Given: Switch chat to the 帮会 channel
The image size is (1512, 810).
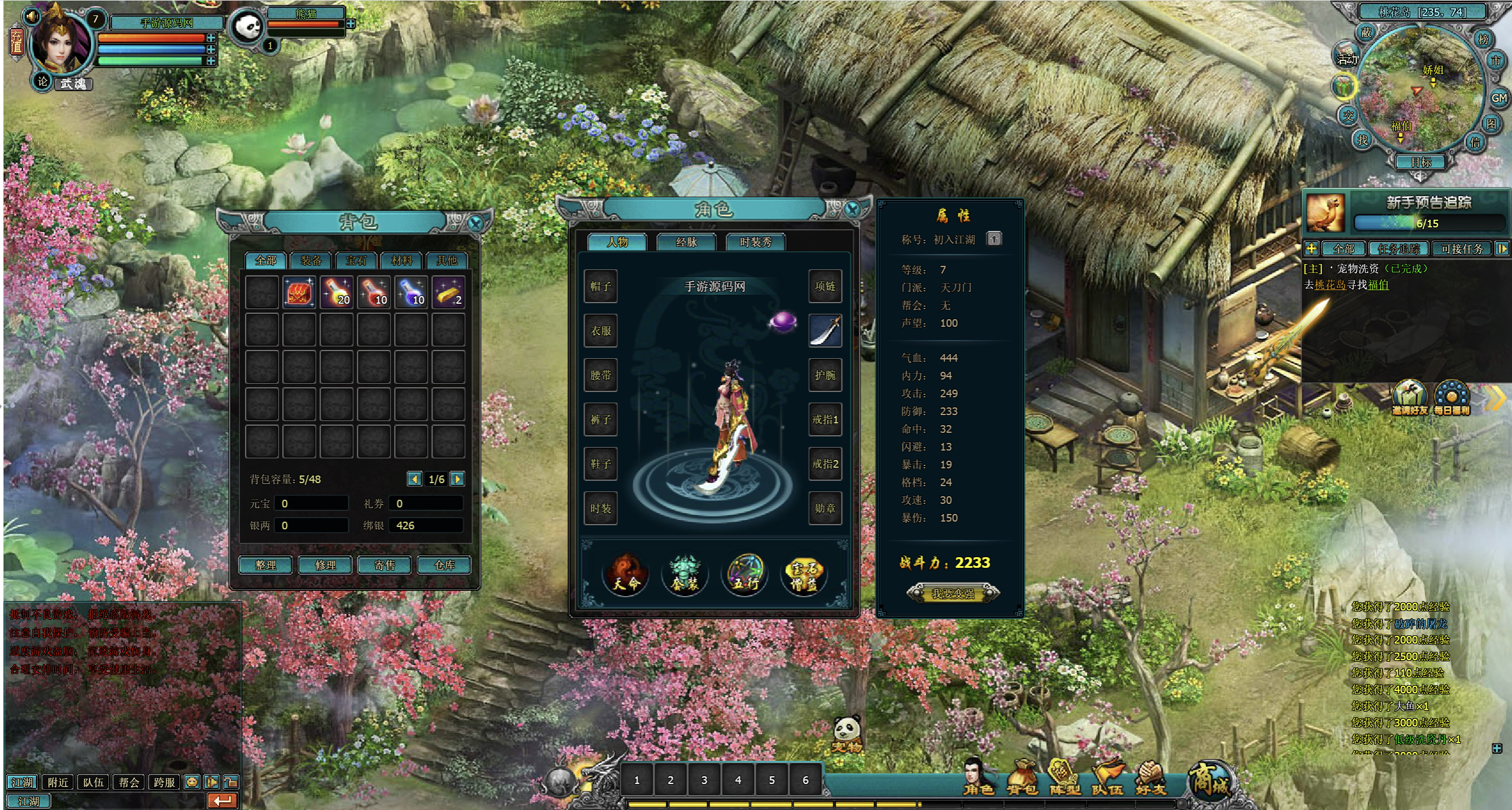Looking at the screenshot, I should point(128,782).
